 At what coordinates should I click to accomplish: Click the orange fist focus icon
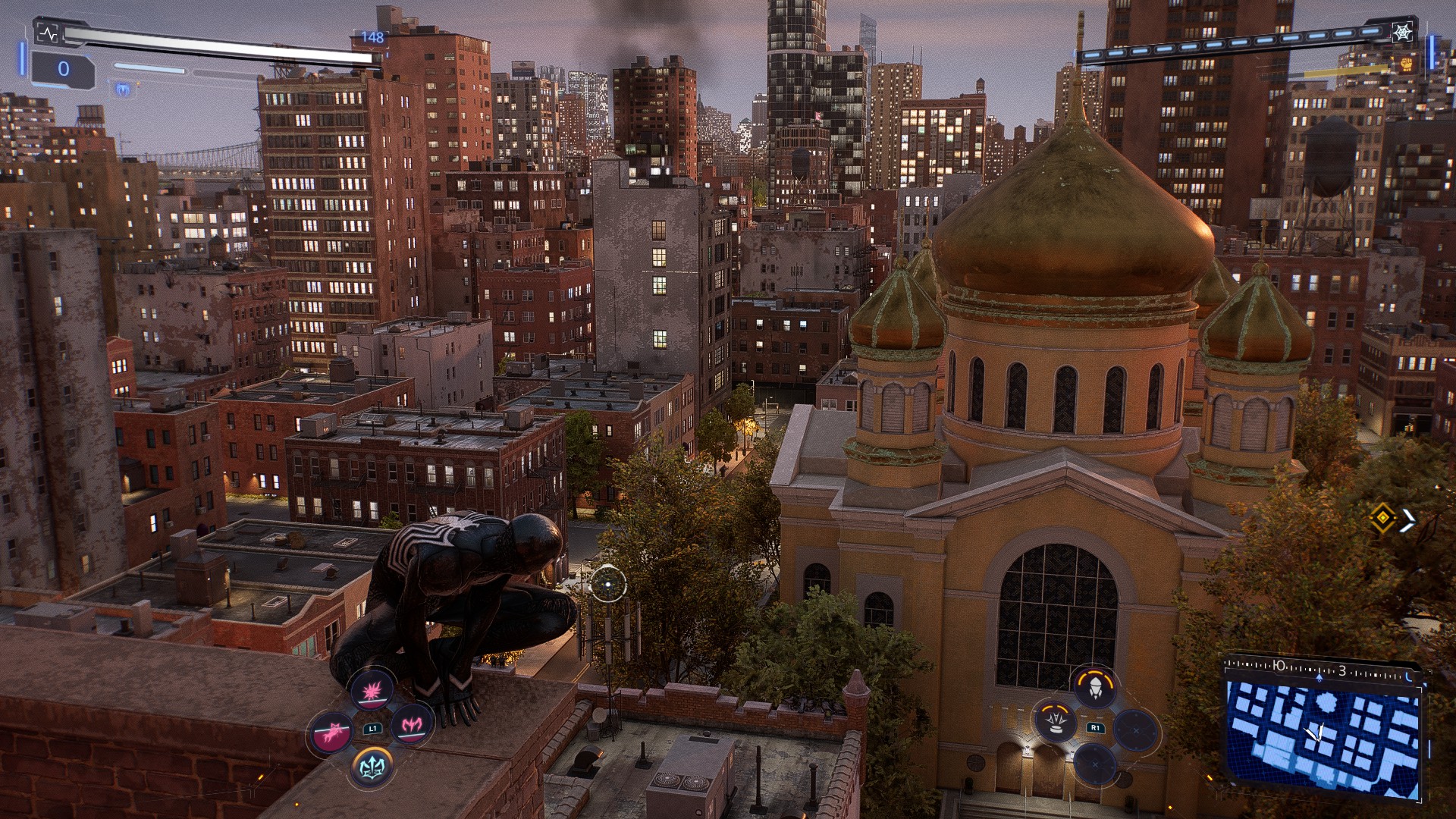click(x=1407, y=64)
